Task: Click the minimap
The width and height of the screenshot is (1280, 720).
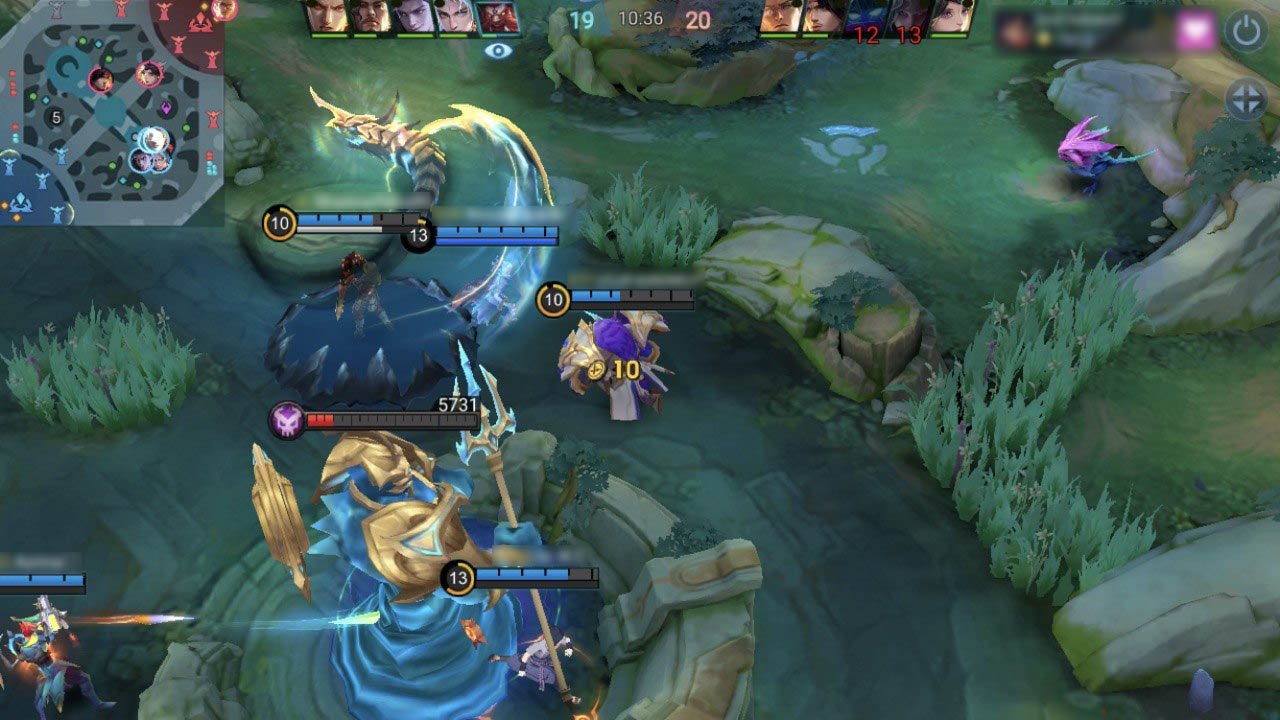Action: point(110,112)
